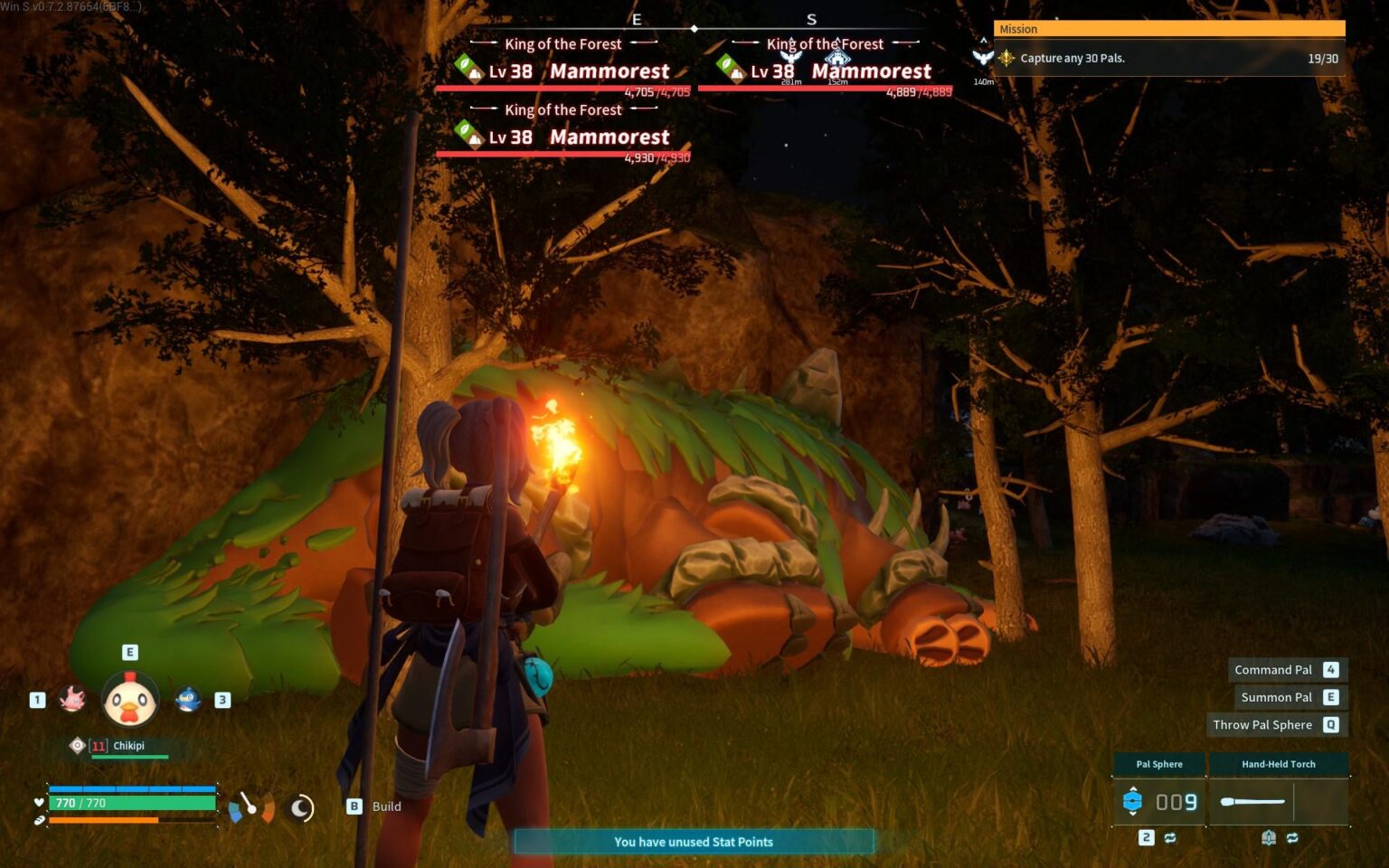Screen dimensions: 1389x868
Task: Toggle the glider icon under the torch slot
Action: tap(1268, 837)
